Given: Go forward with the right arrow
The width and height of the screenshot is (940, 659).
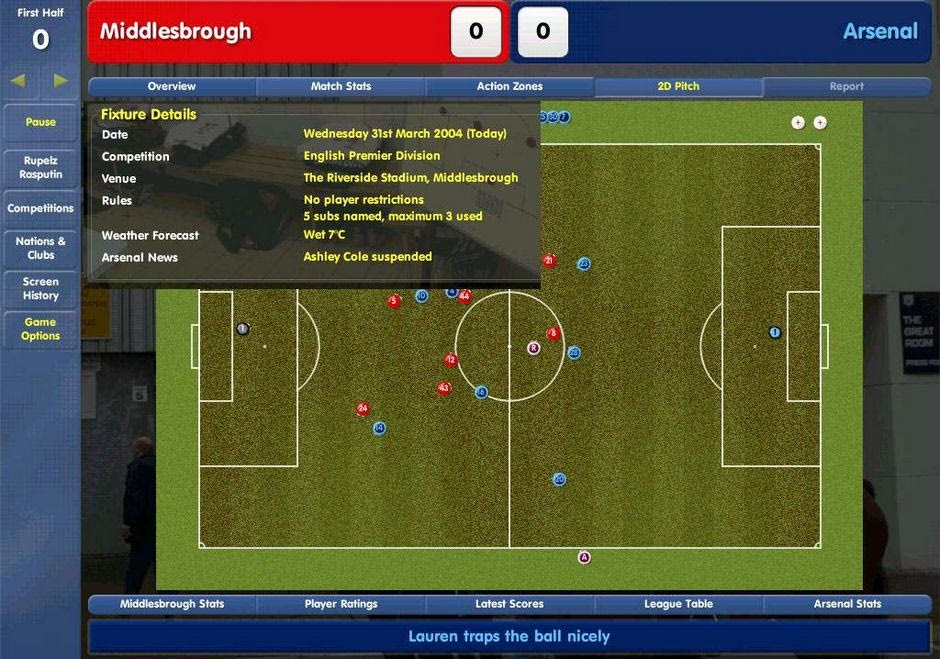Looking at the screenshot, I should click(61, 80).
